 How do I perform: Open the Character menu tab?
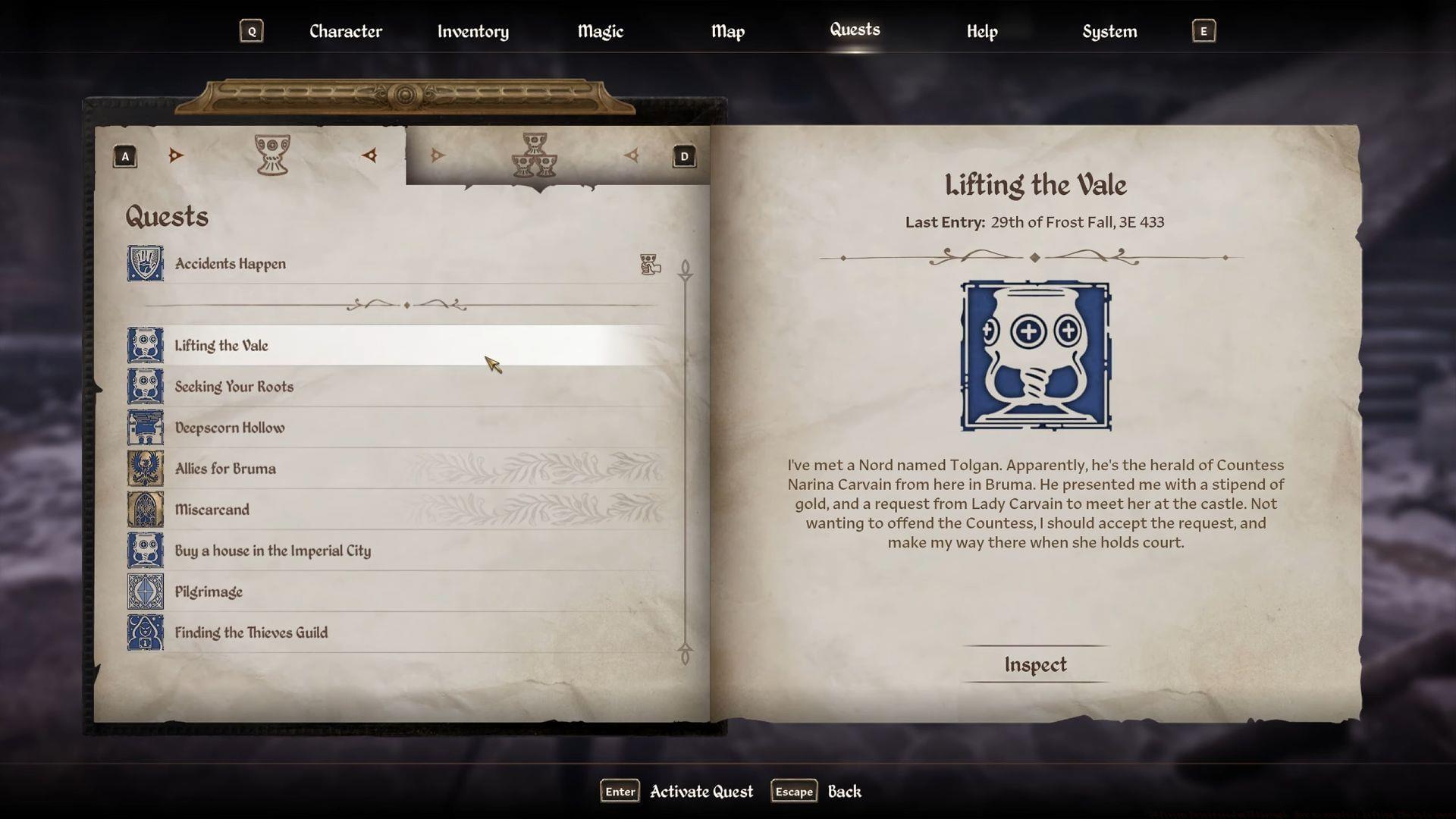[345, 31]
